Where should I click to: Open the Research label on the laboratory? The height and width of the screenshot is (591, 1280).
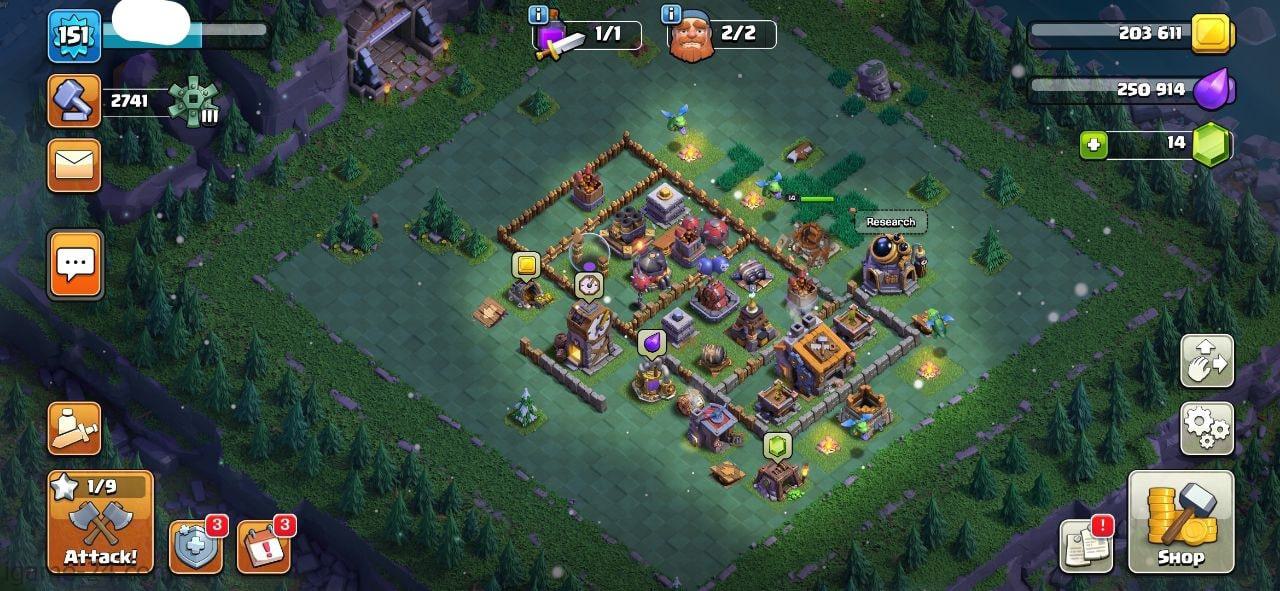890,222
